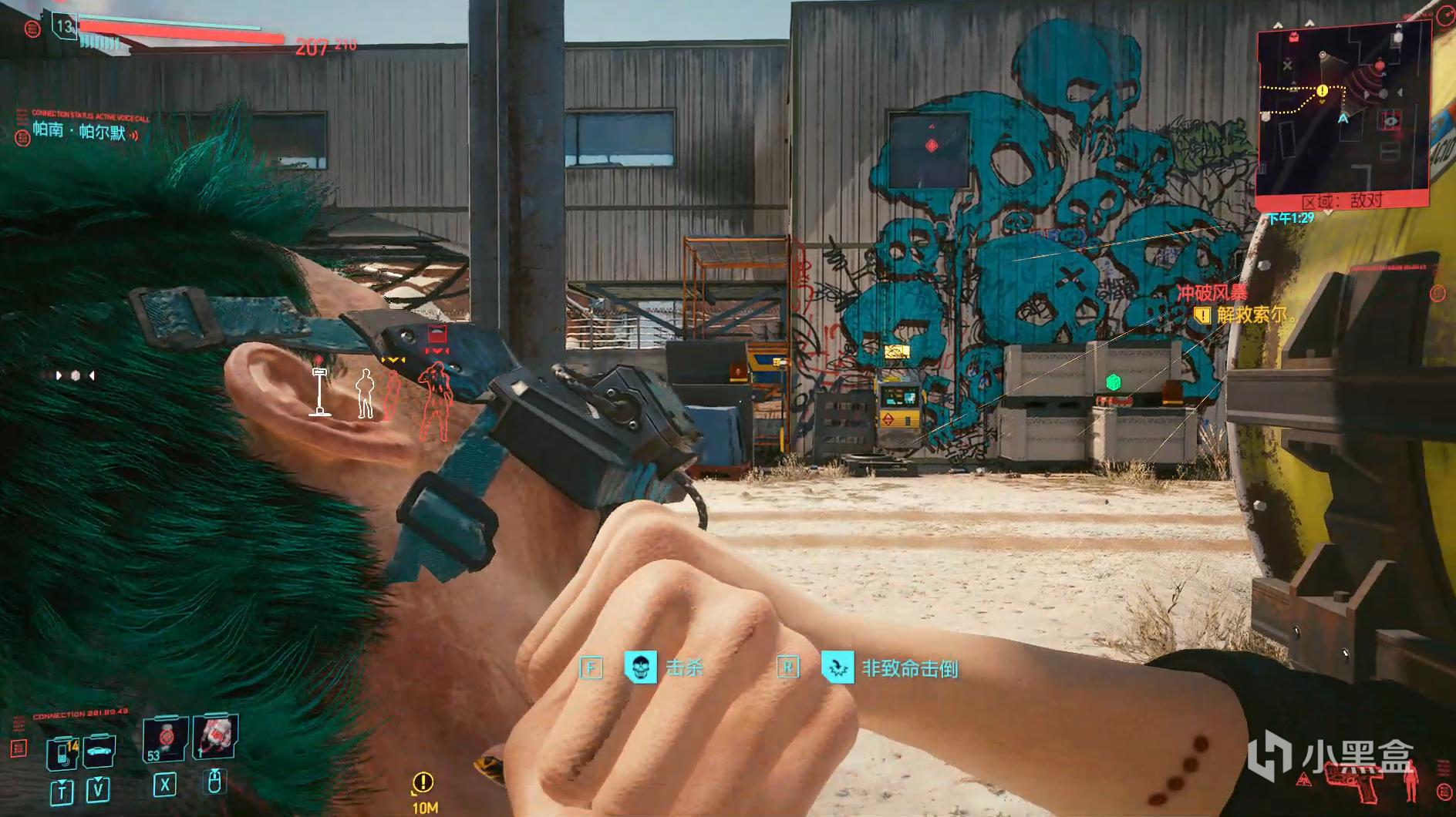Use the healing inhaler consumable slot

[164, 741]
